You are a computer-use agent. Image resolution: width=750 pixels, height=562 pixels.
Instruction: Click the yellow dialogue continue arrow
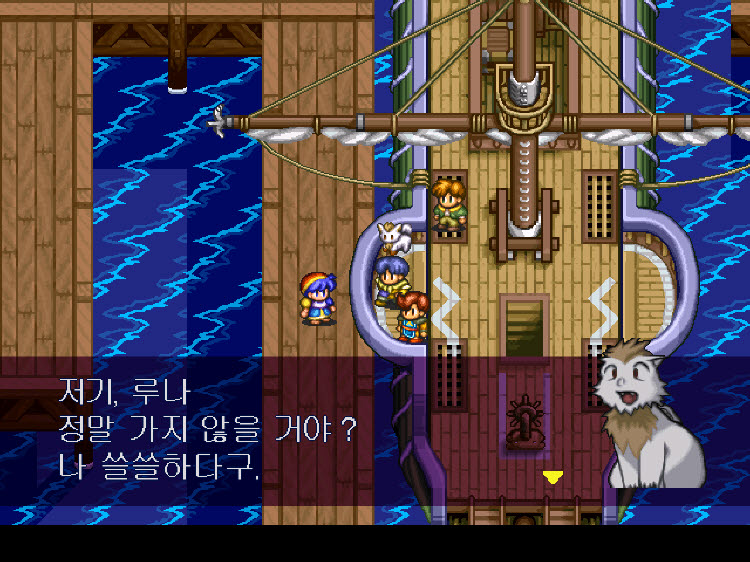(552, 477)
